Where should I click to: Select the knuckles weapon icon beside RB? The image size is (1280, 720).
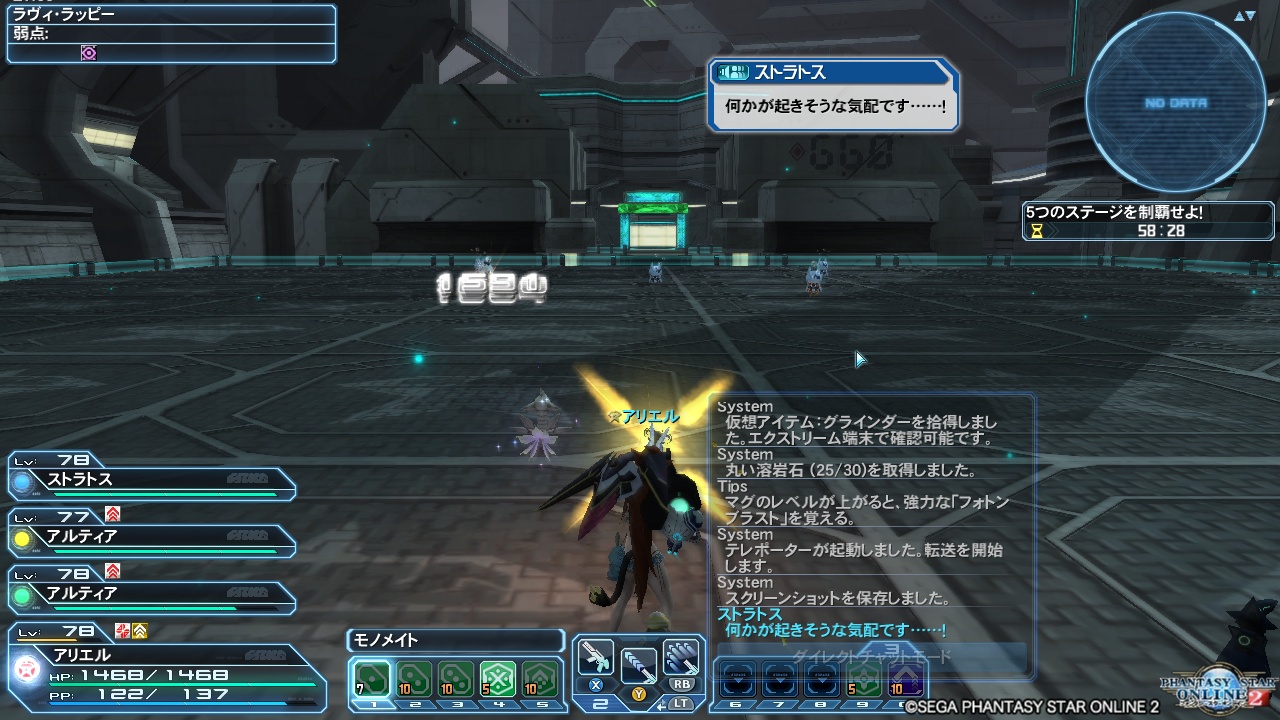[x=682, y=656]
